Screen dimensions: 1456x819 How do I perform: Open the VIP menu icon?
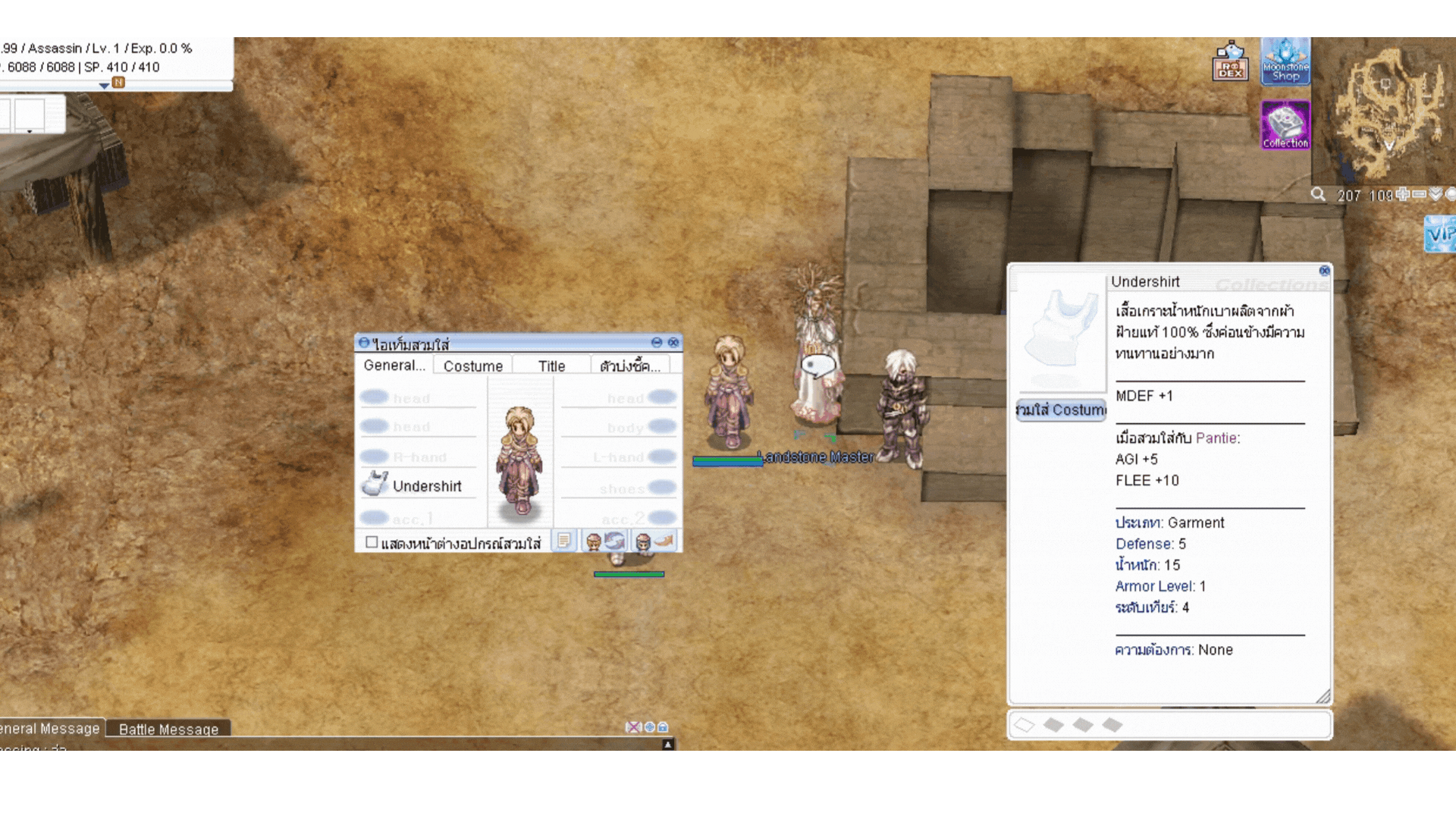1440,234
